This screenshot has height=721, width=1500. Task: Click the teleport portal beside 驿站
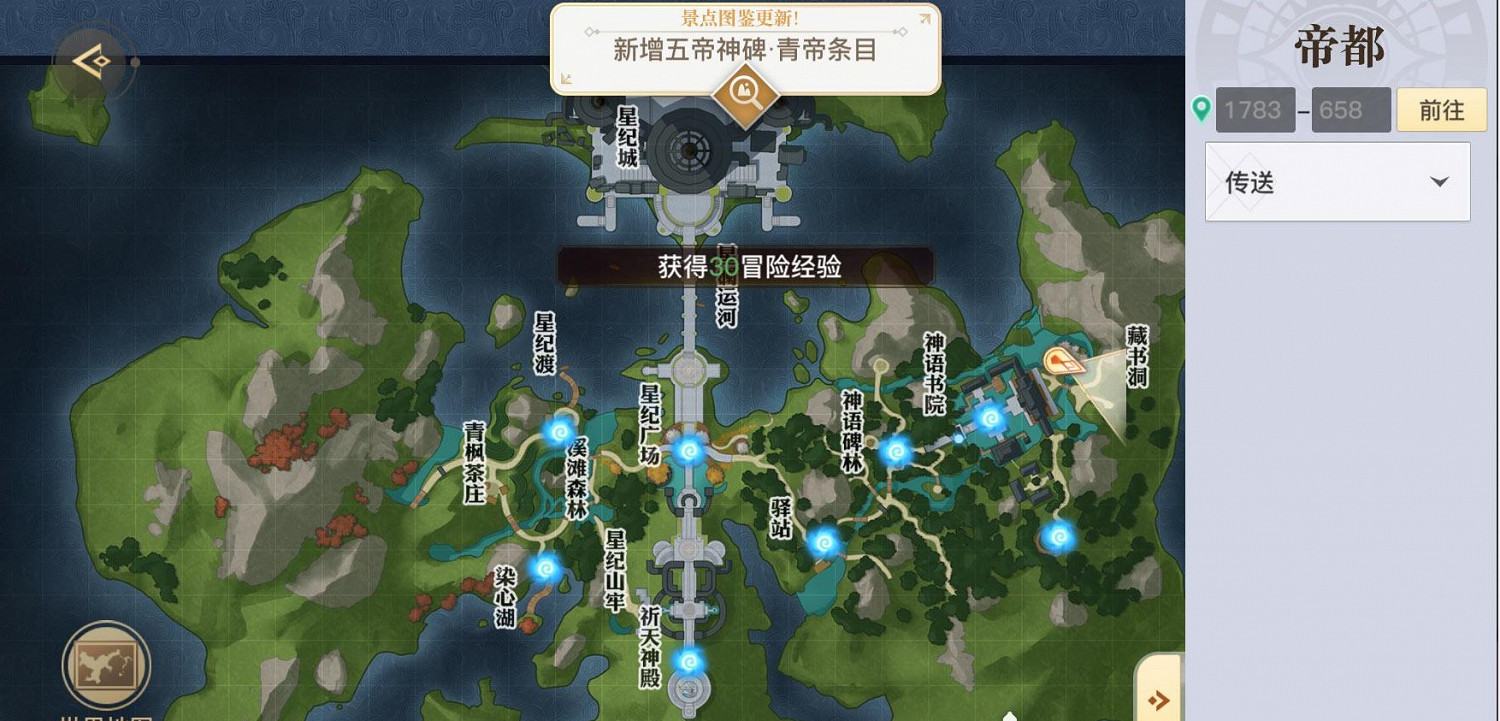[x=822, y=545]
